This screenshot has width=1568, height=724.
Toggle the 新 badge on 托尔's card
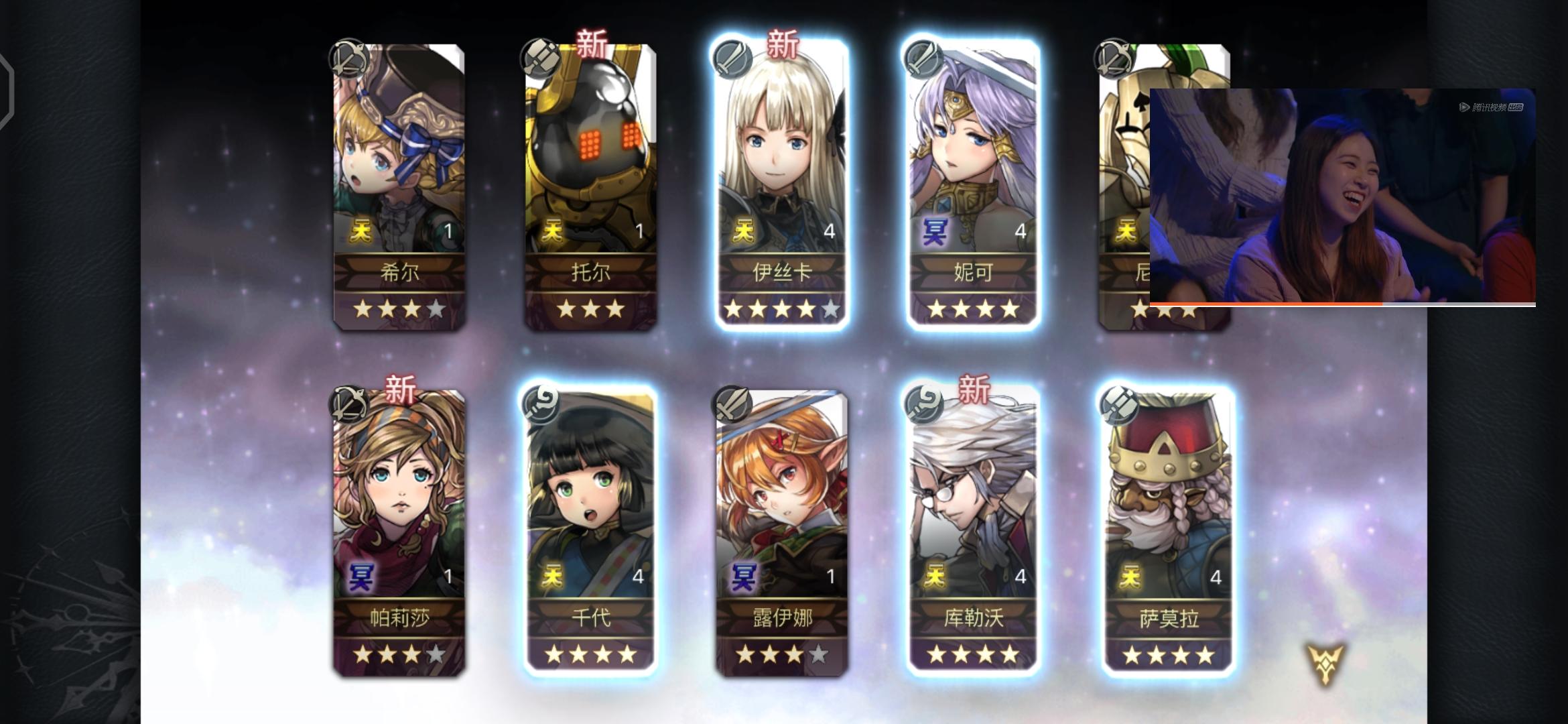coord(590,44)
